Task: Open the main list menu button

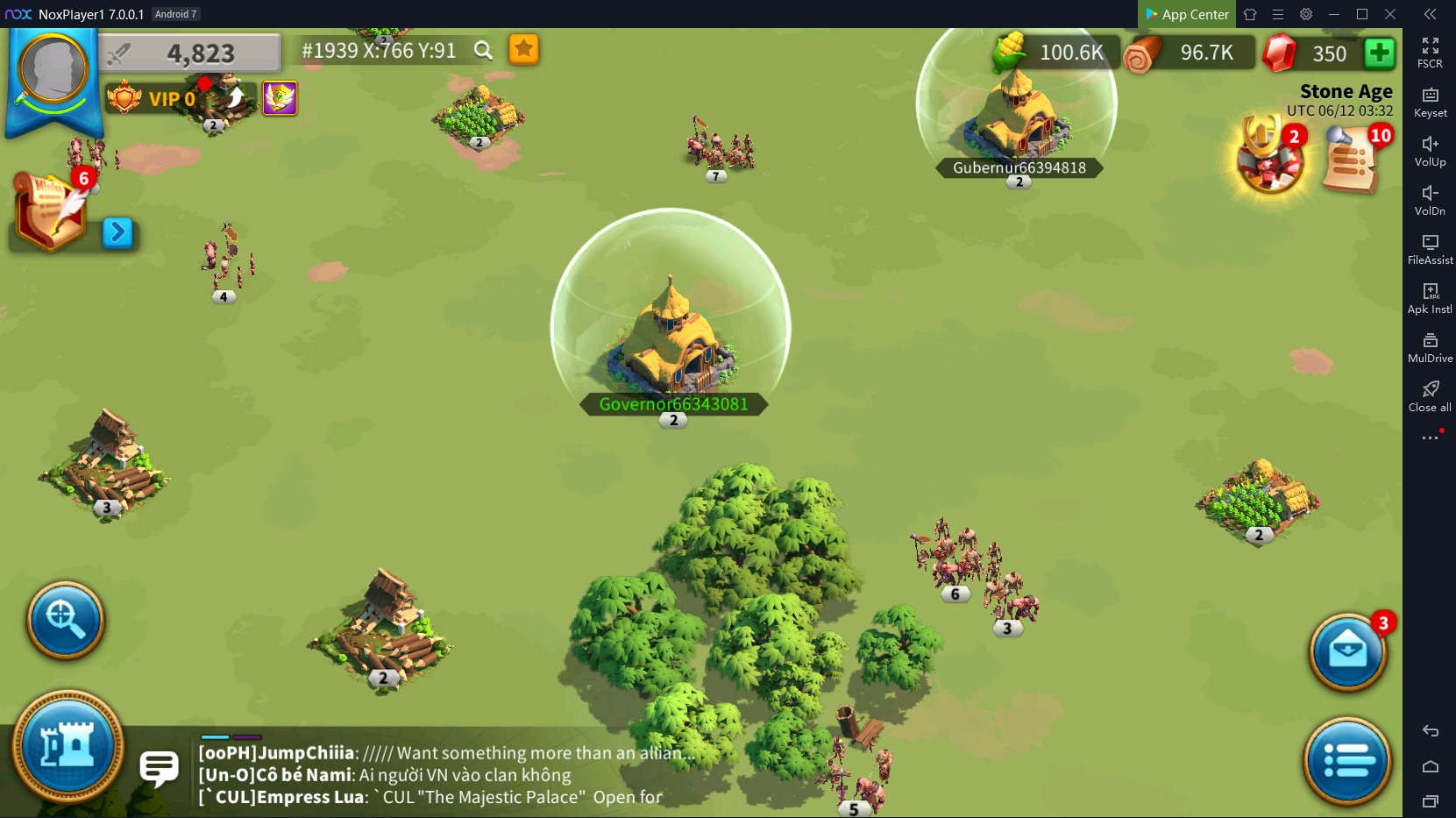Action: point(1347,760)
